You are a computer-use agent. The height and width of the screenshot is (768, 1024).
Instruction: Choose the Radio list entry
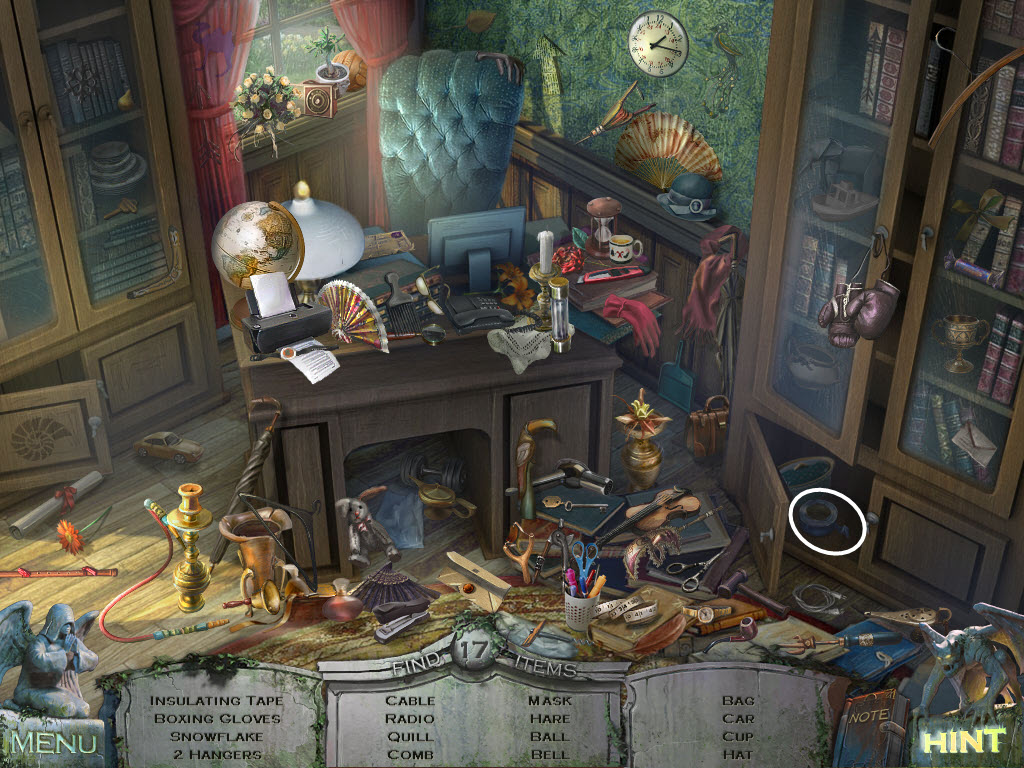tap(410, 718)
